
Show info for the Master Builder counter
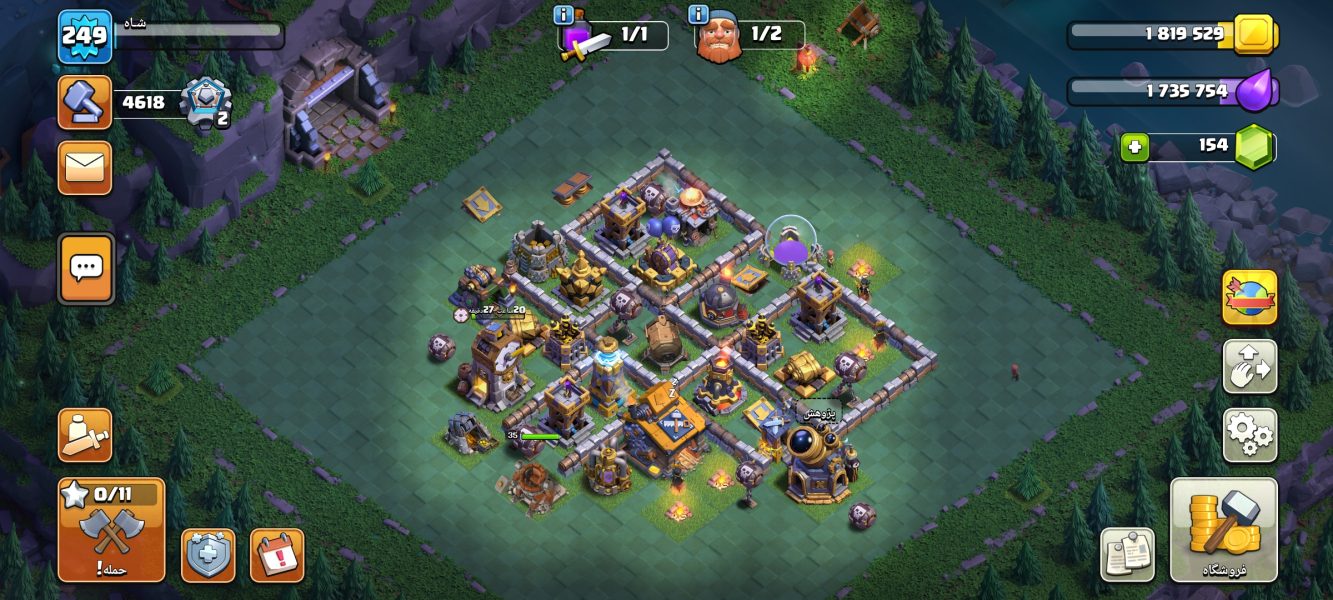[x=698, y=16]
